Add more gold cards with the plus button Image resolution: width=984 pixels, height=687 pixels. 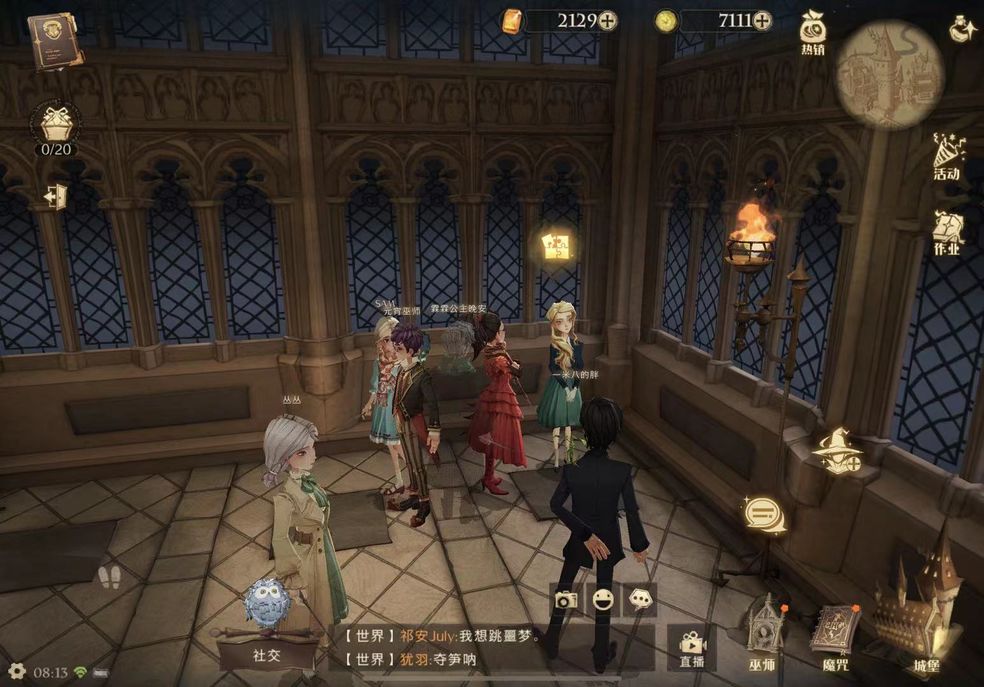tap(607, 20)
